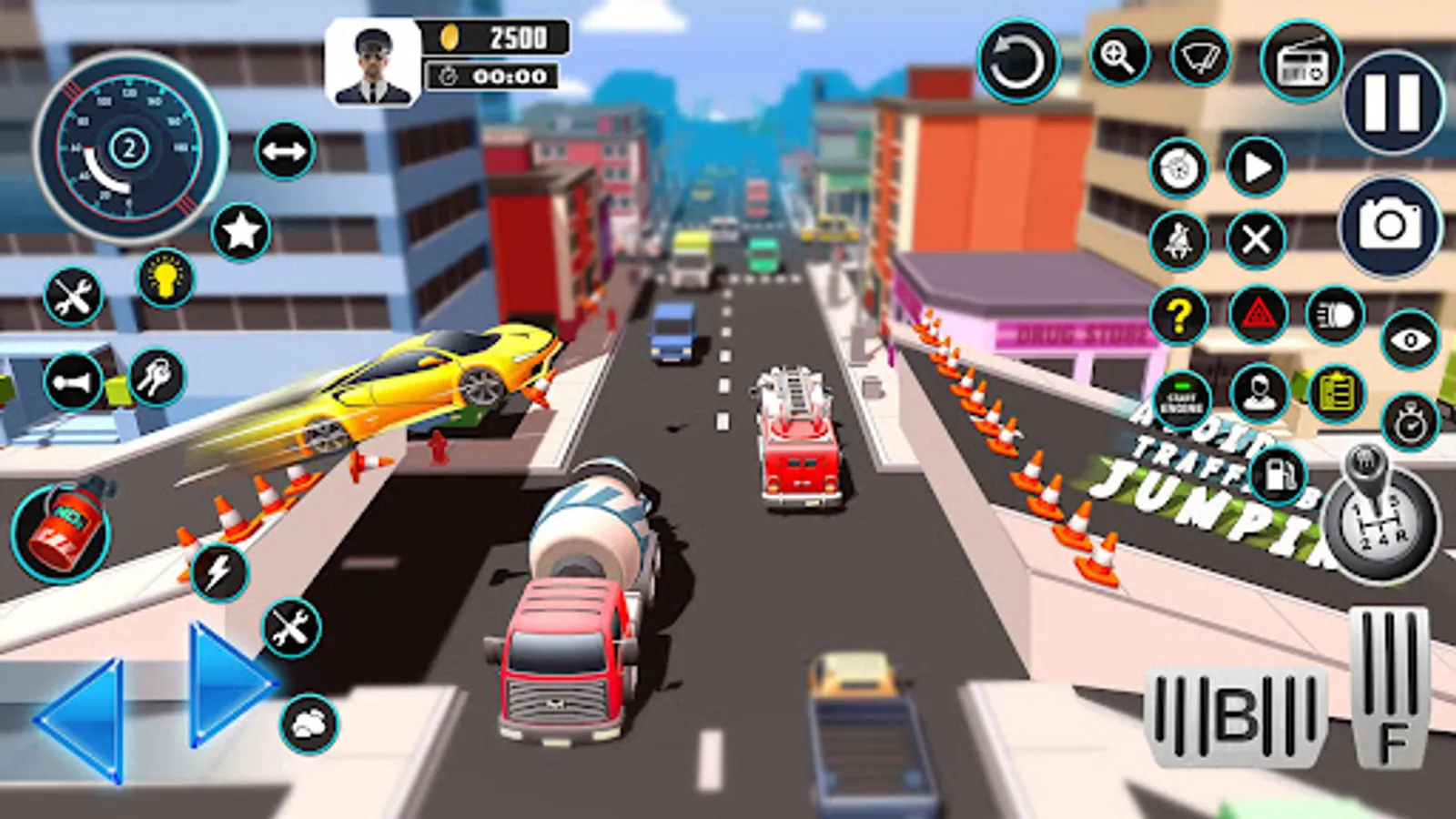
Task: Step on the F accelerator pedal
Action: (1389, 687)
